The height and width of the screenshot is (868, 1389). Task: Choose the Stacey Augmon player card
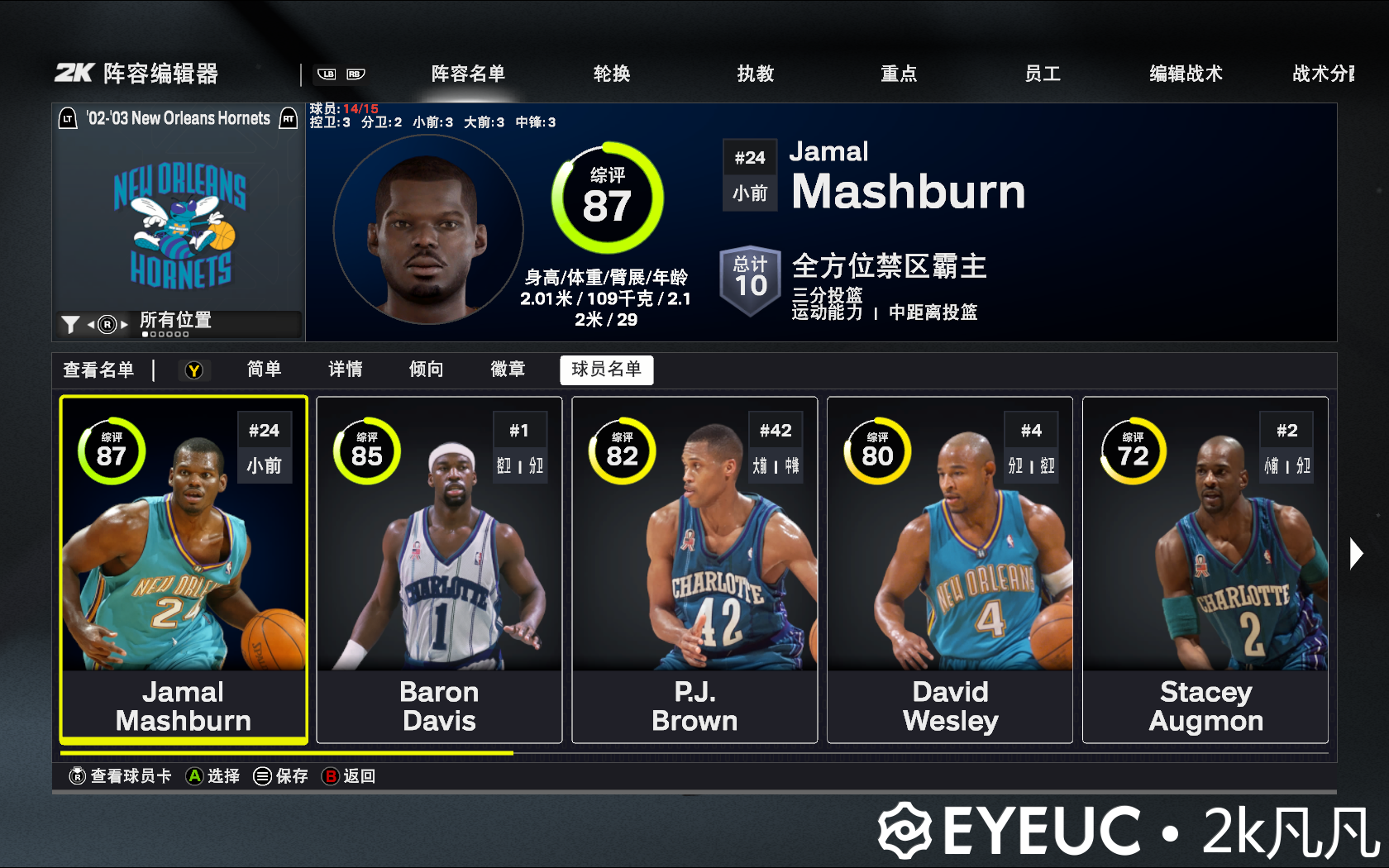click(1205, 570)
